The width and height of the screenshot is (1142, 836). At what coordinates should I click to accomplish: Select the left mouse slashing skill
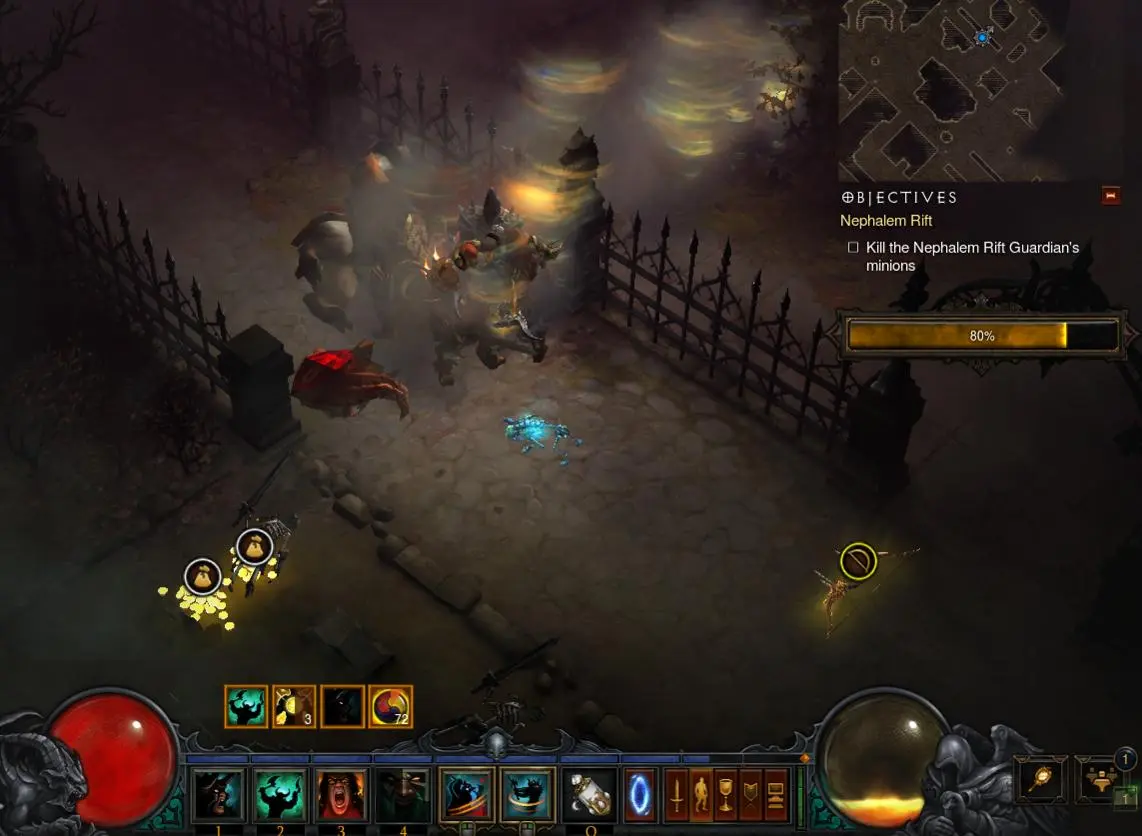(466, 795)
